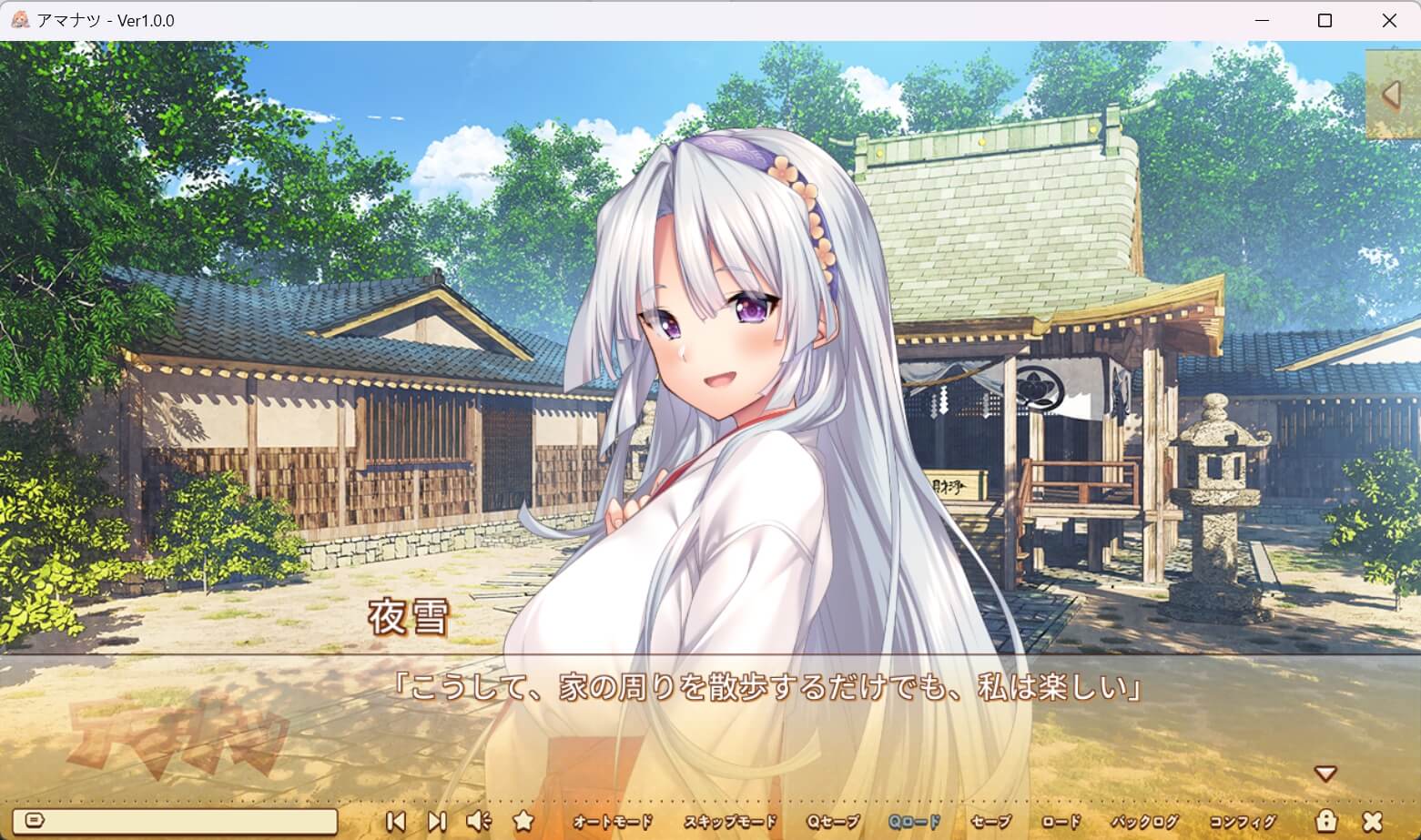
Task: Click the game logo icon in title bar
Action: click(19, 19)
